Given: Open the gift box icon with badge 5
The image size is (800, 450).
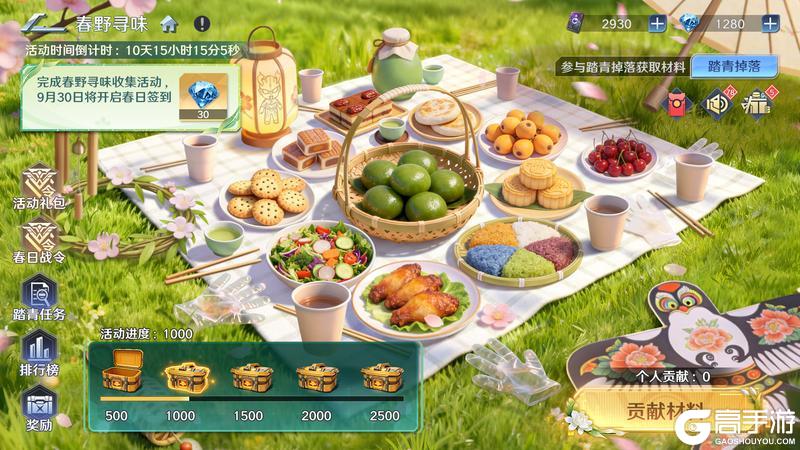Looking at the screenshot, I should 757,101.
